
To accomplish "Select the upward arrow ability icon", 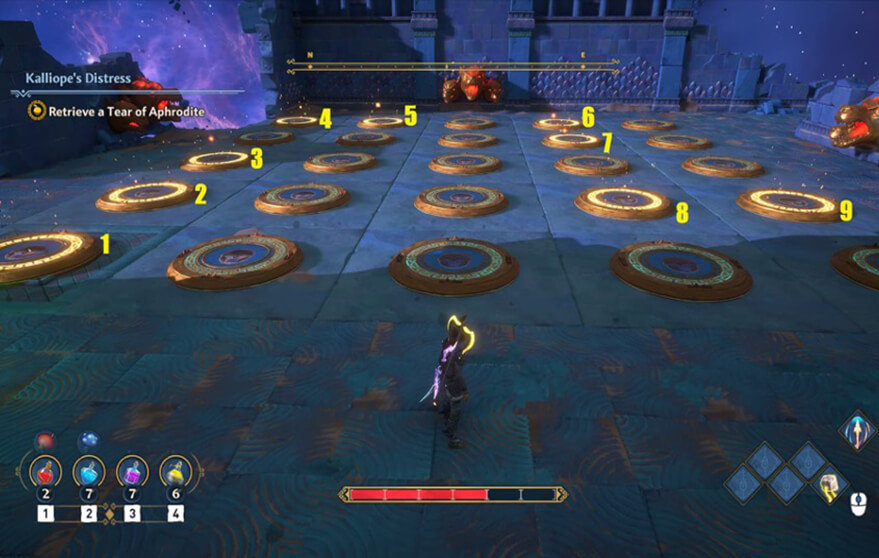I will tap(855, 431).
